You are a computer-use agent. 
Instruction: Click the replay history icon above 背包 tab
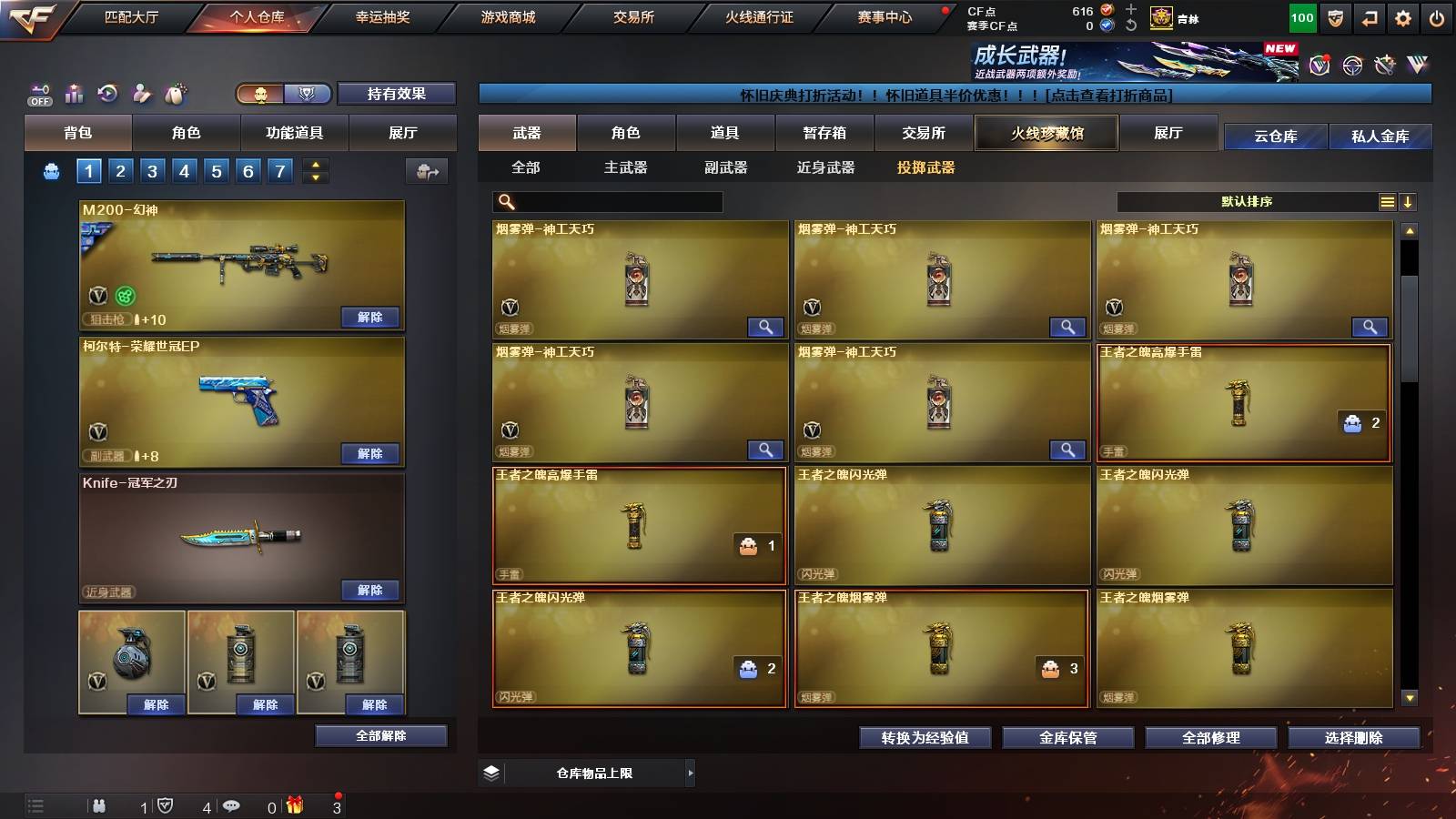click(x=107, y=94)
